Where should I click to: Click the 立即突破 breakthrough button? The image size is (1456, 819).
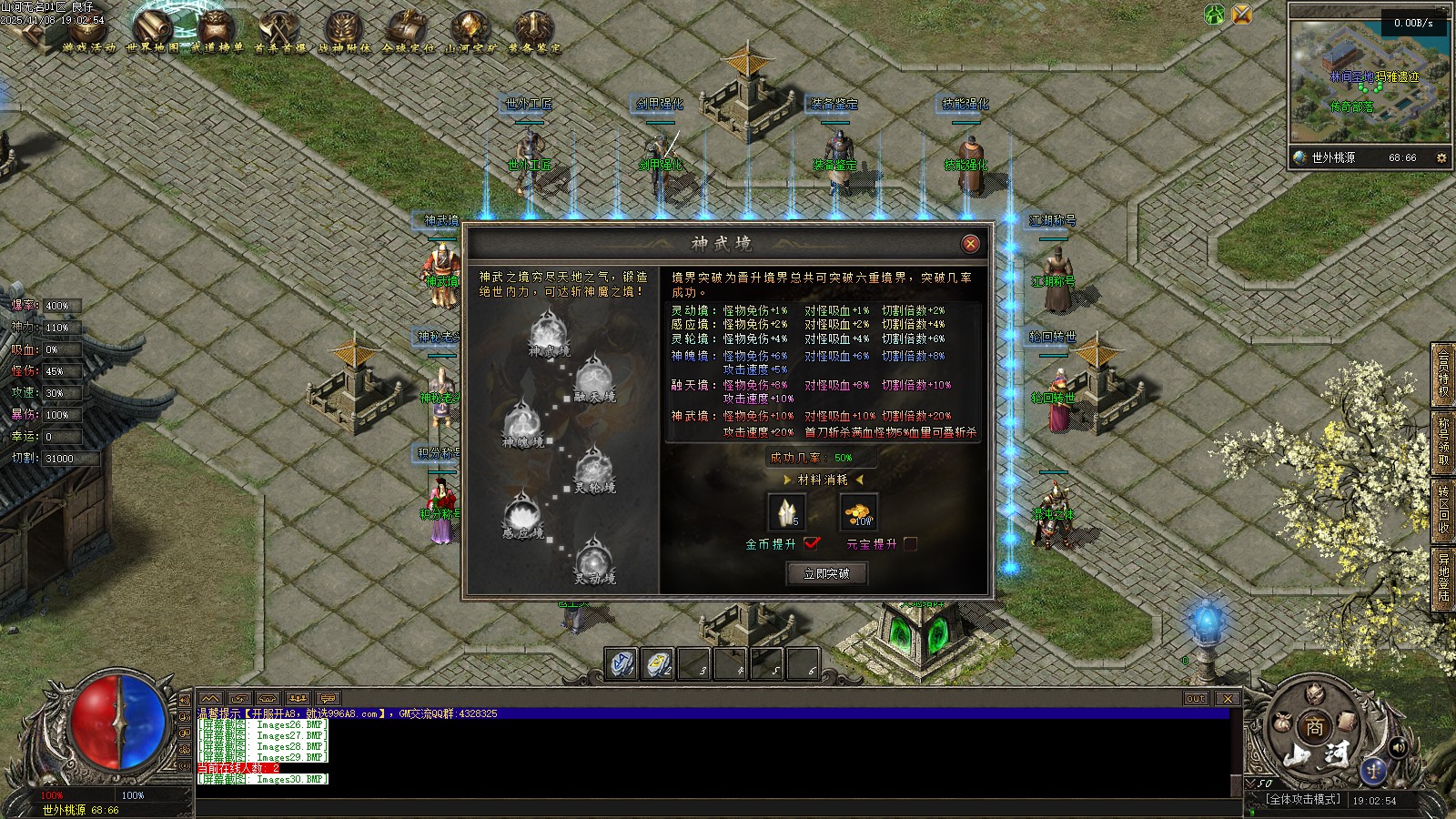tap(826, 573)
